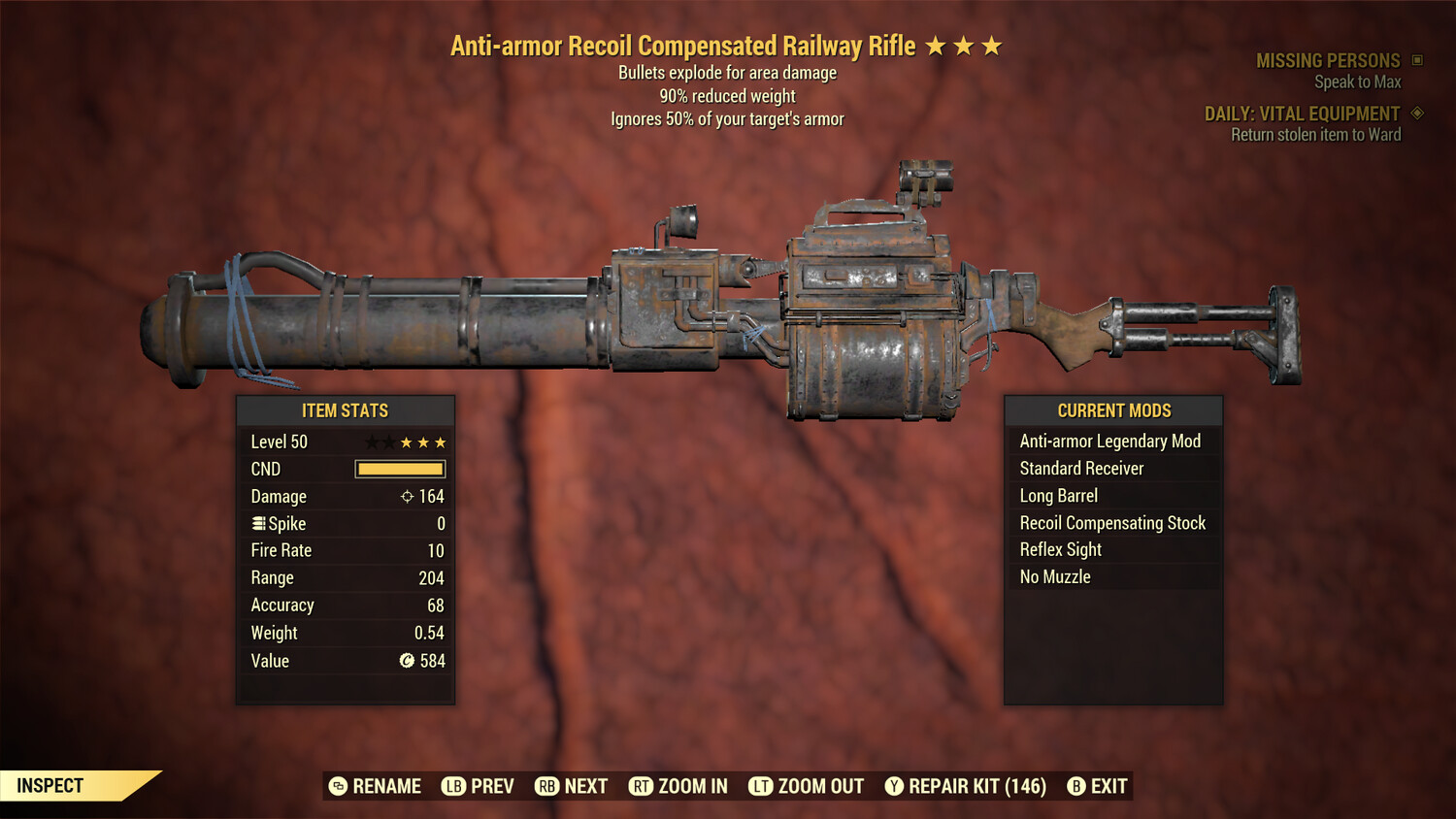
Task: Select the RB Next button icon
Action: (546, 786)
